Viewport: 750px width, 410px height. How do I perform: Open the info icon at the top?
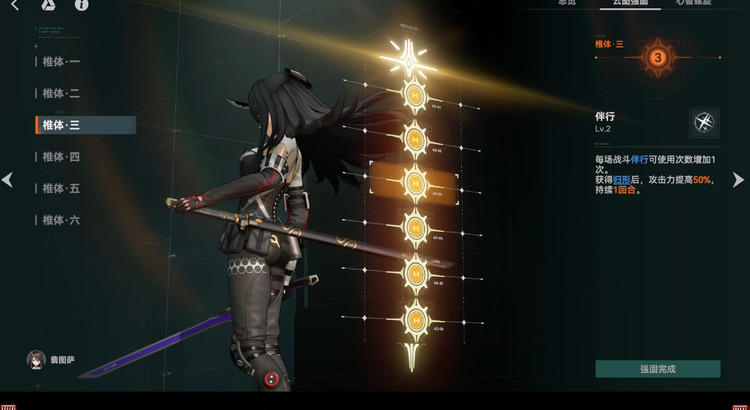(x=81, y=5)
